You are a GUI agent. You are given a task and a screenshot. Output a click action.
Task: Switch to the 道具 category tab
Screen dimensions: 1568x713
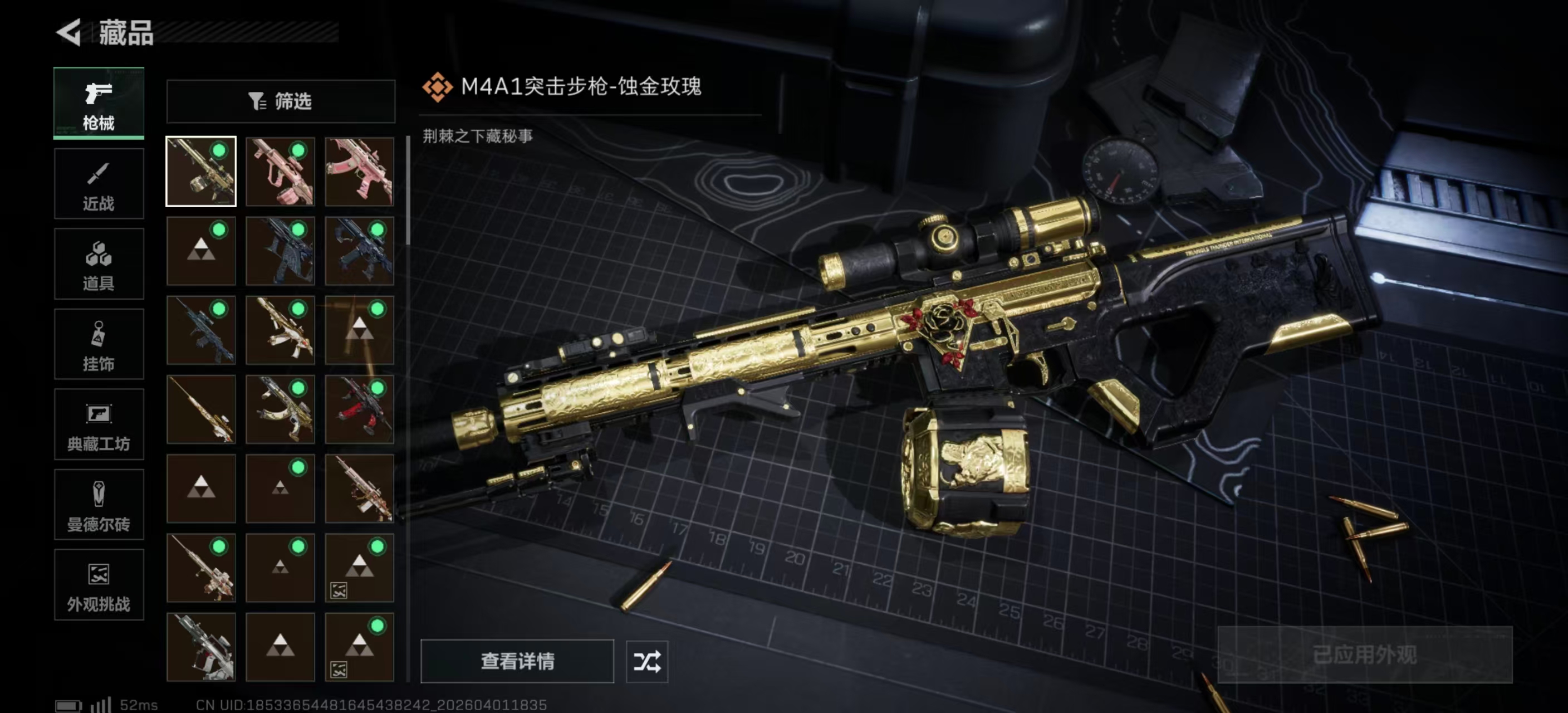pyautogui.click(x=99, y=263)
